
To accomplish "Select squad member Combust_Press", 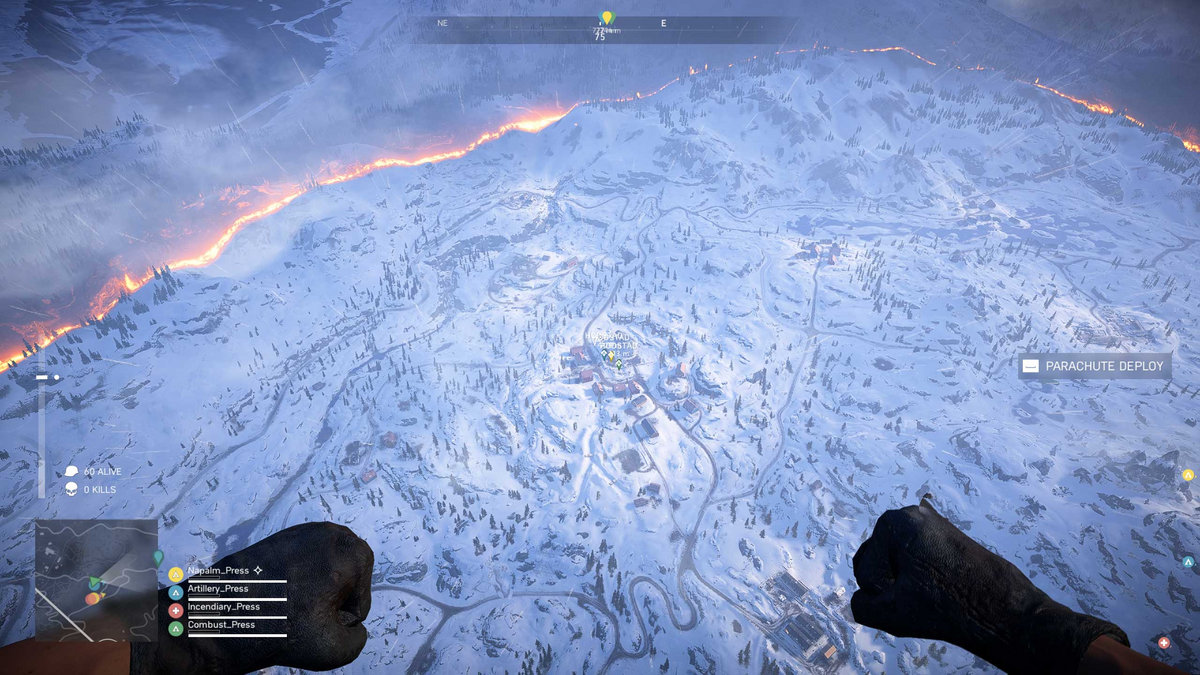I will tap(220, 625).
